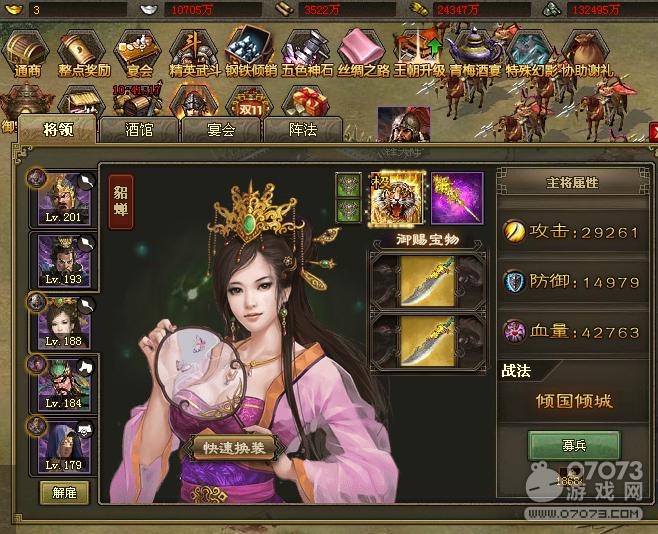The image size is (658, 534).
Task: Select the tiger equipment slot
Action: click(399, 197)
